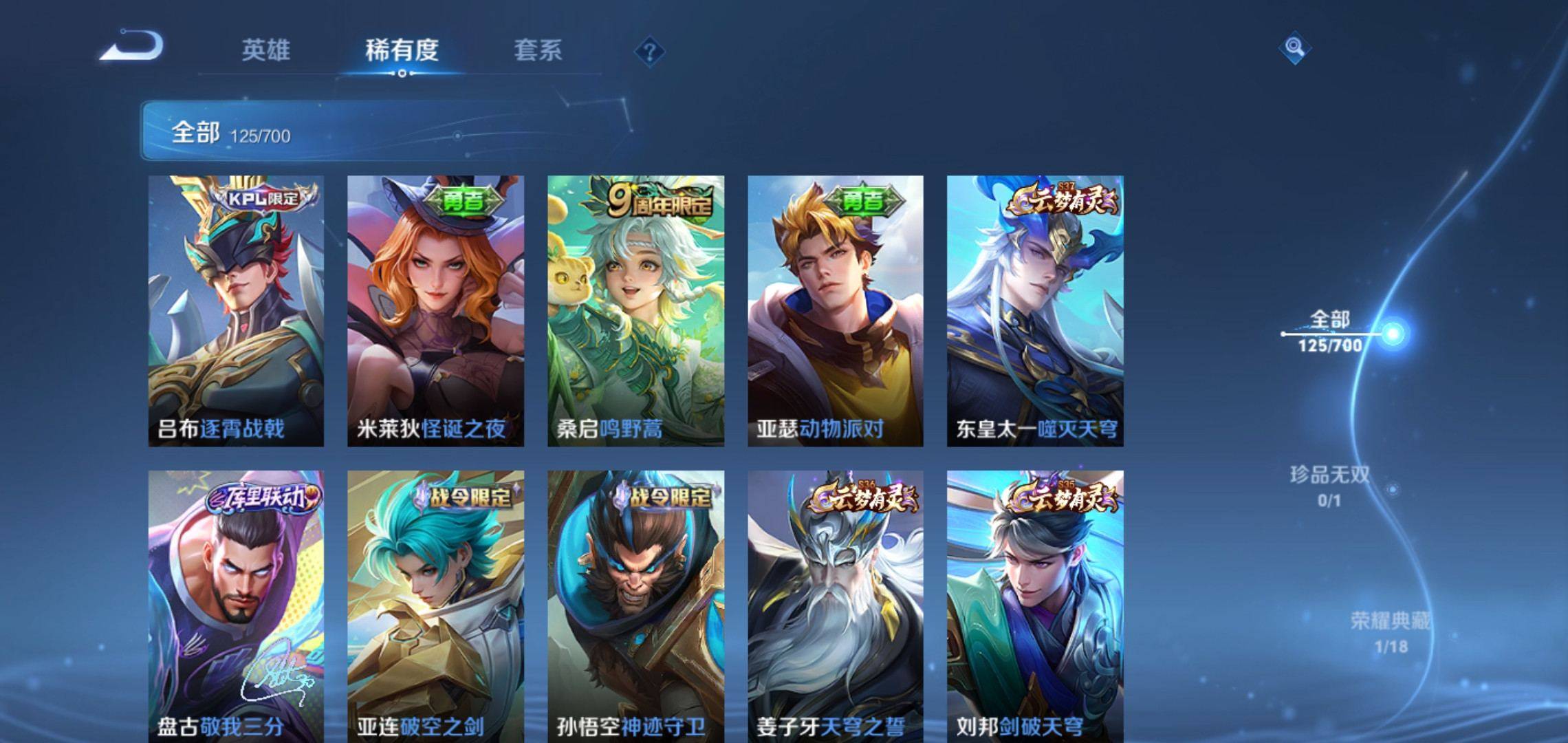Filter by 珍品无双 rarity
The image size is (1568, 743).
pos(1329,486)
